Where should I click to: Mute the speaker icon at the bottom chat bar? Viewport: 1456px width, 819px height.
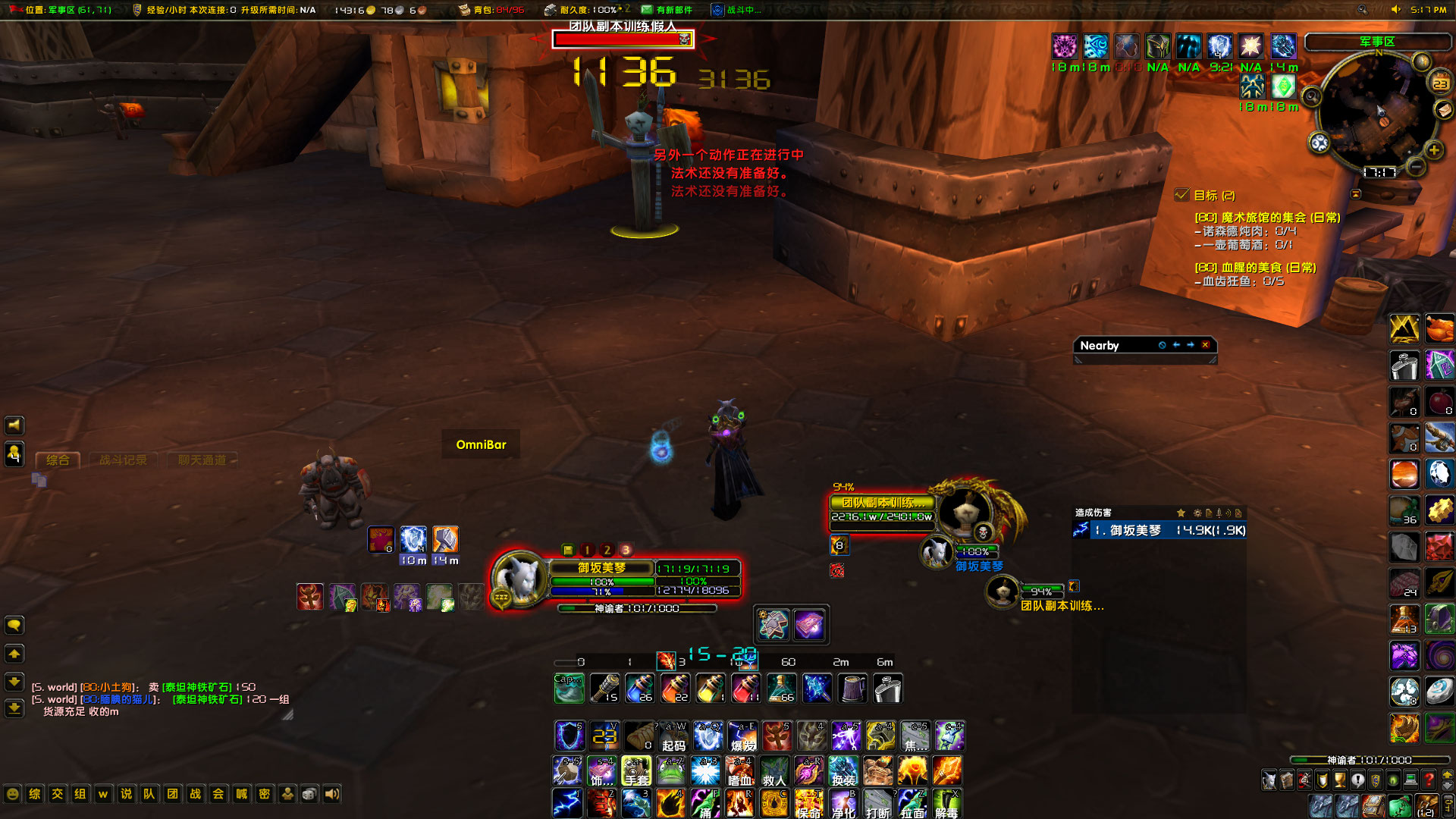331,794
